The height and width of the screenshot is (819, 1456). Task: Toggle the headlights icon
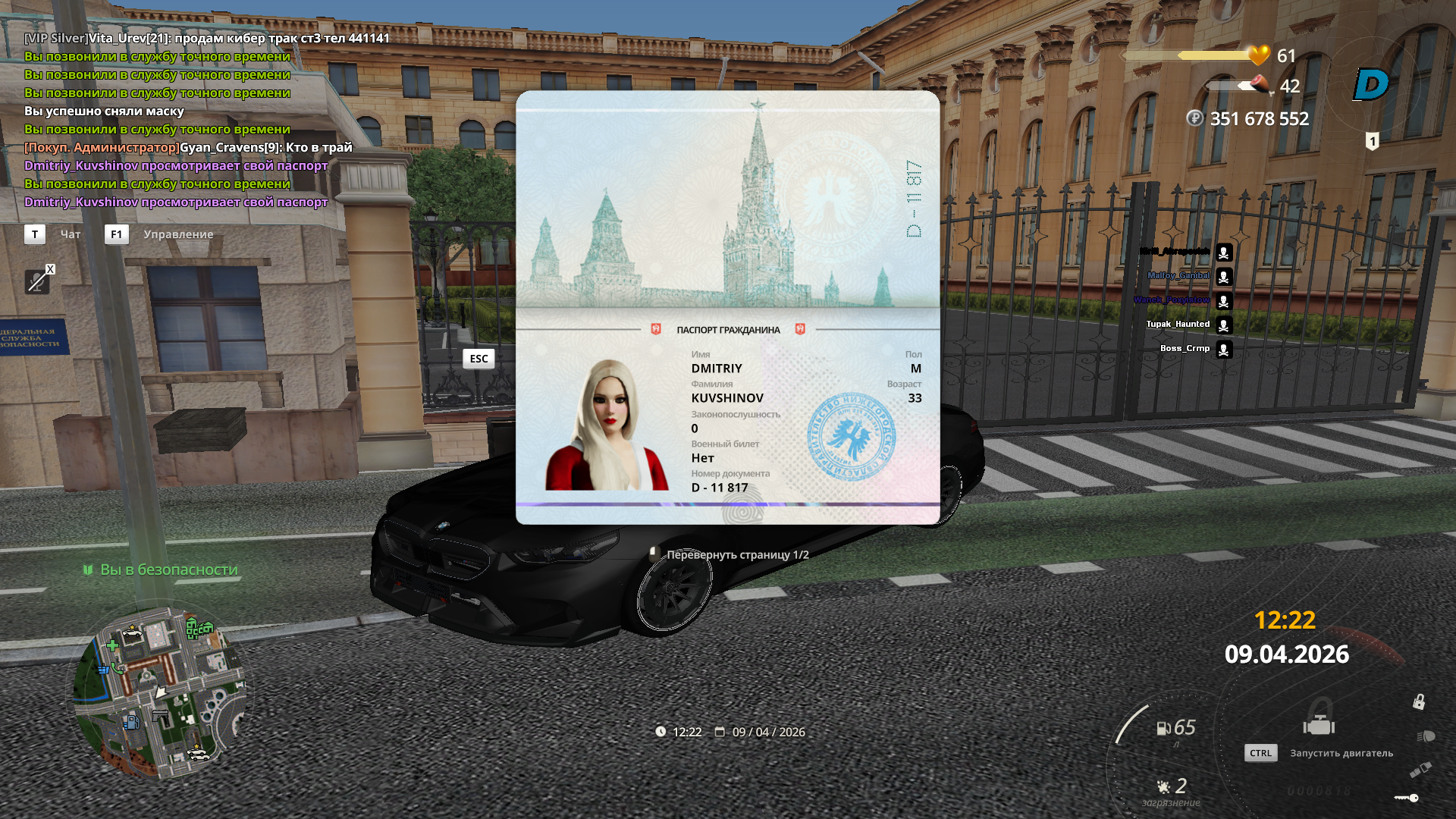point(1425,736)
